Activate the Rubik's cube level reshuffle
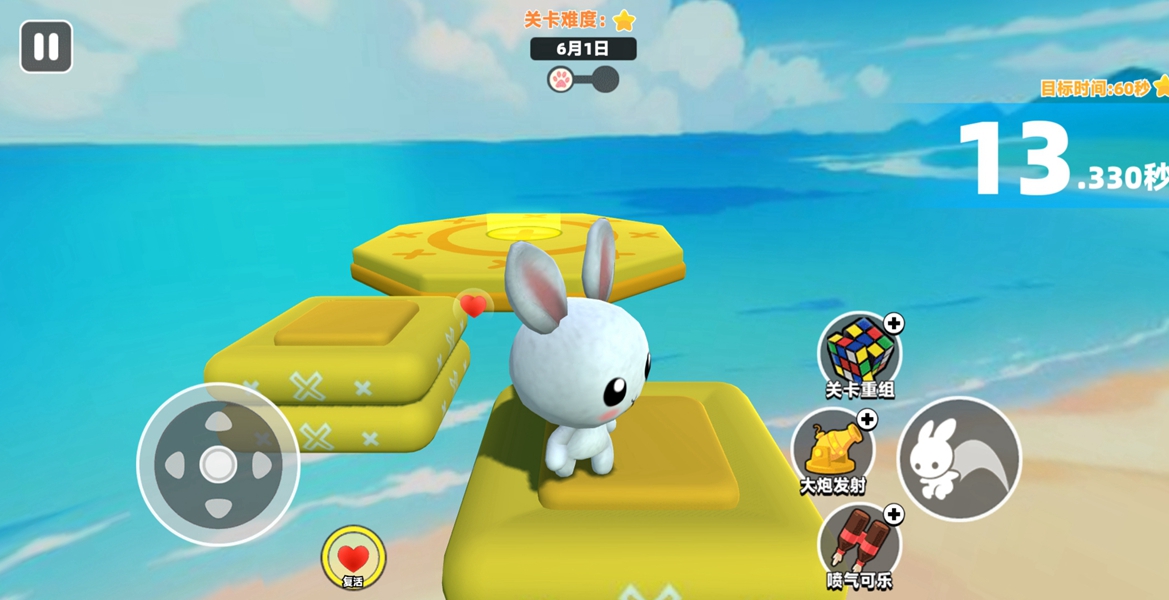Image resolution: width=1169 pixels, height=600 pixels. [x=858, y=352]
